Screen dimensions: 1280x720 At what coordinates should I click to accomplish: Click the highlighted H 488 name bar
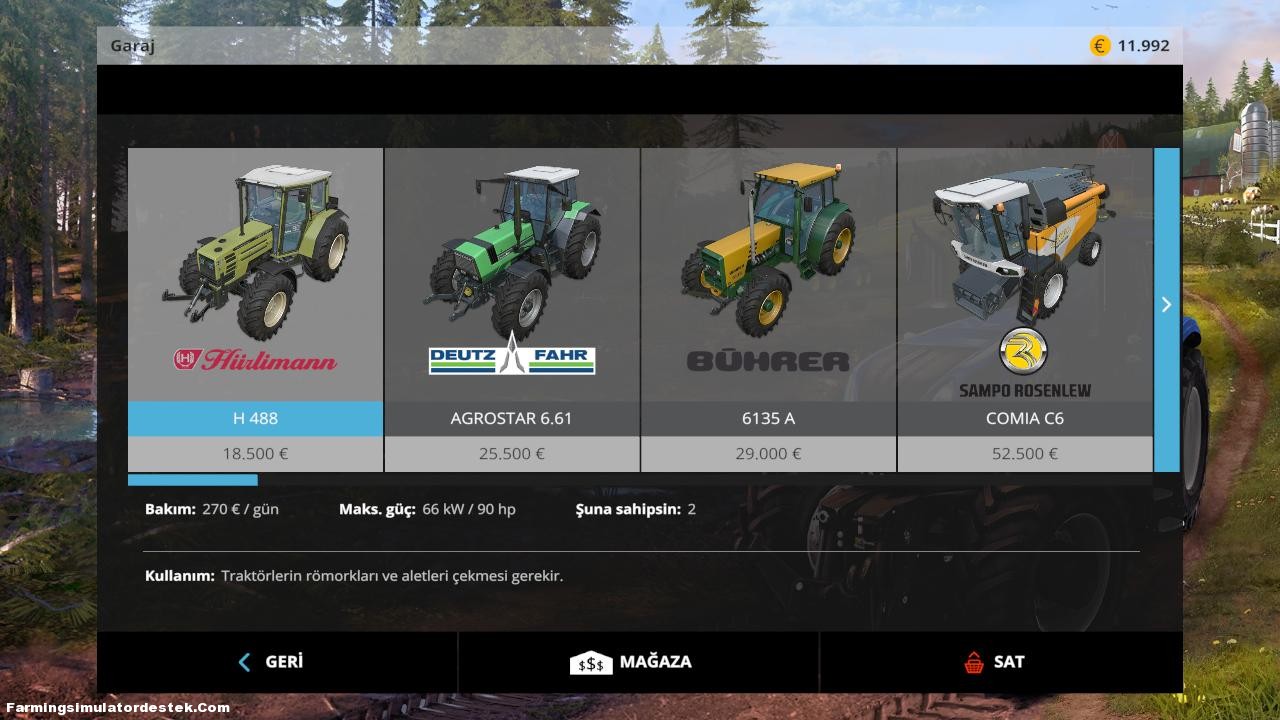tap(253, 418)
